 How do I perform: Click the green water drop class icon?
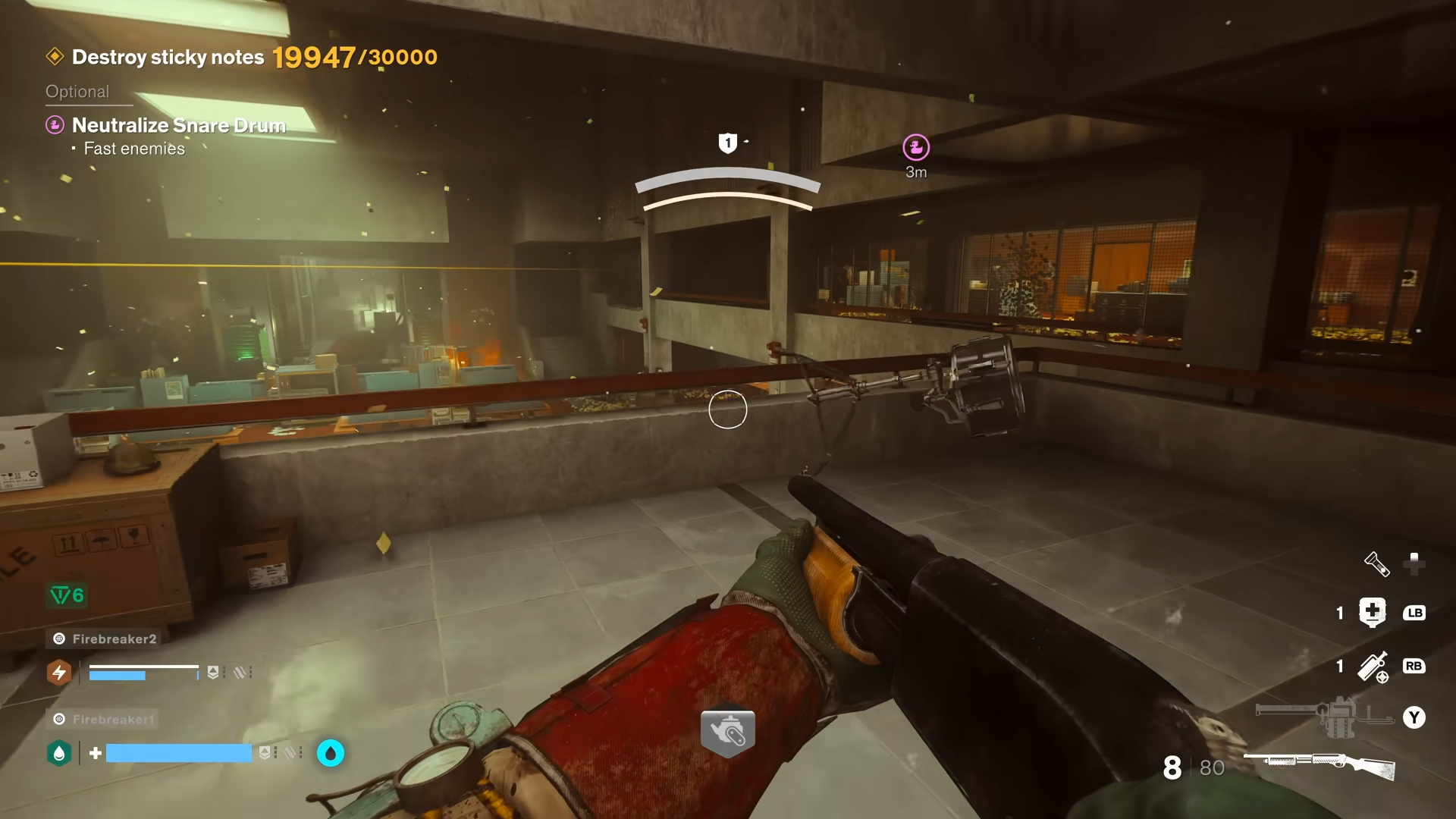click(x=59, y=753)
